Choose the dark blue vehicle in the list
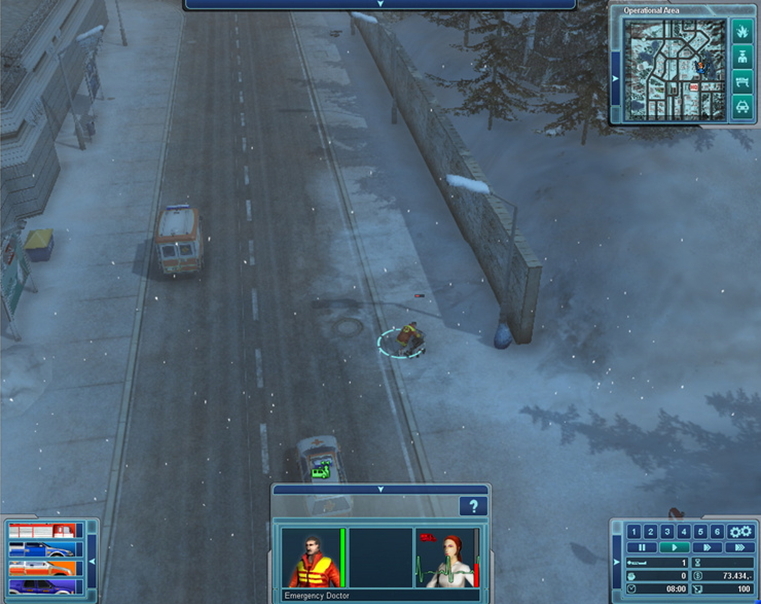761x604 pixels. pyautogui.click(x=42, y=585)
